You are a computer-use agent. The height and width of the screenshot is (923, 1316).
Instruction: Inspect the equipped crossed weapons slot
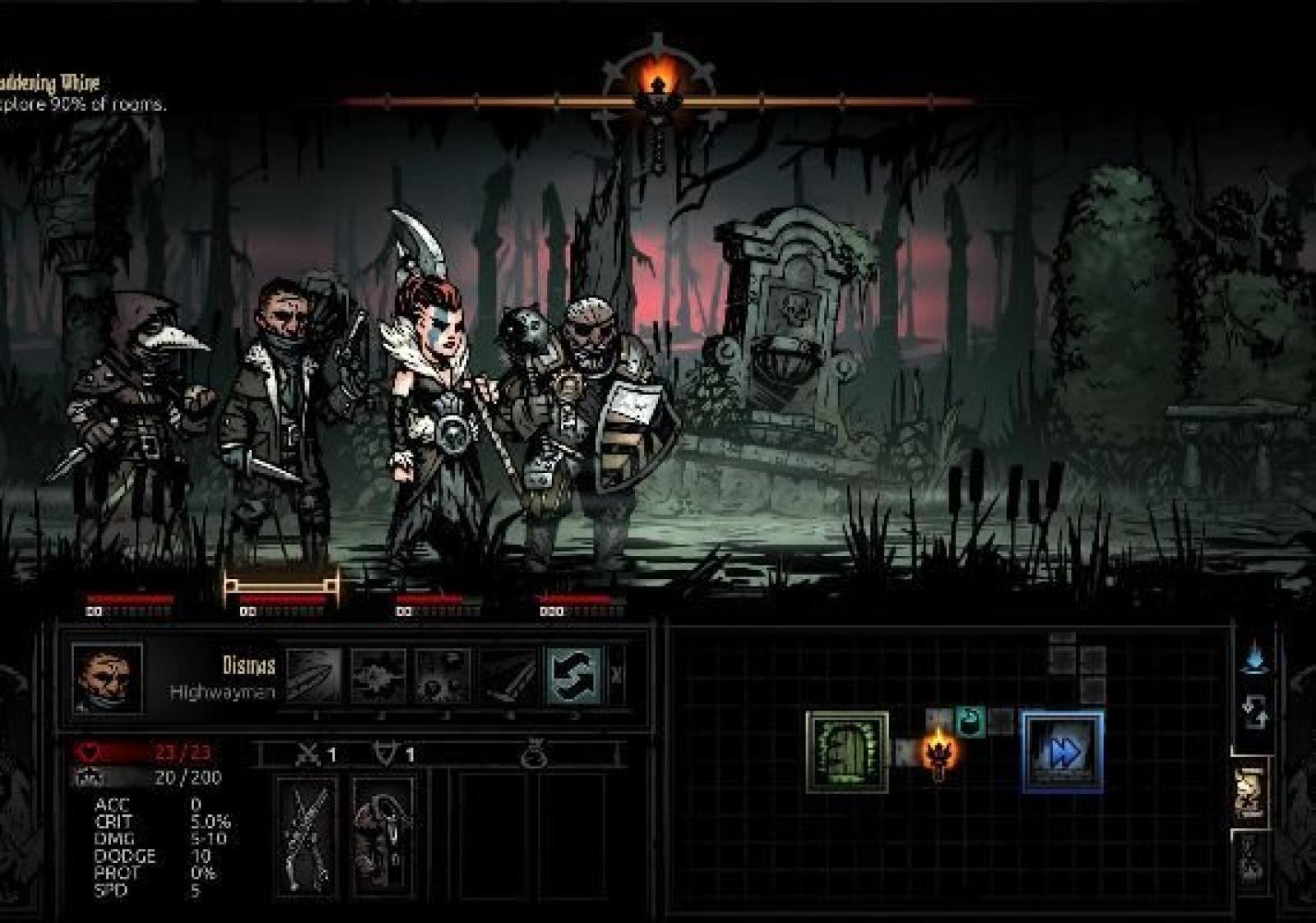coord(308,837)
